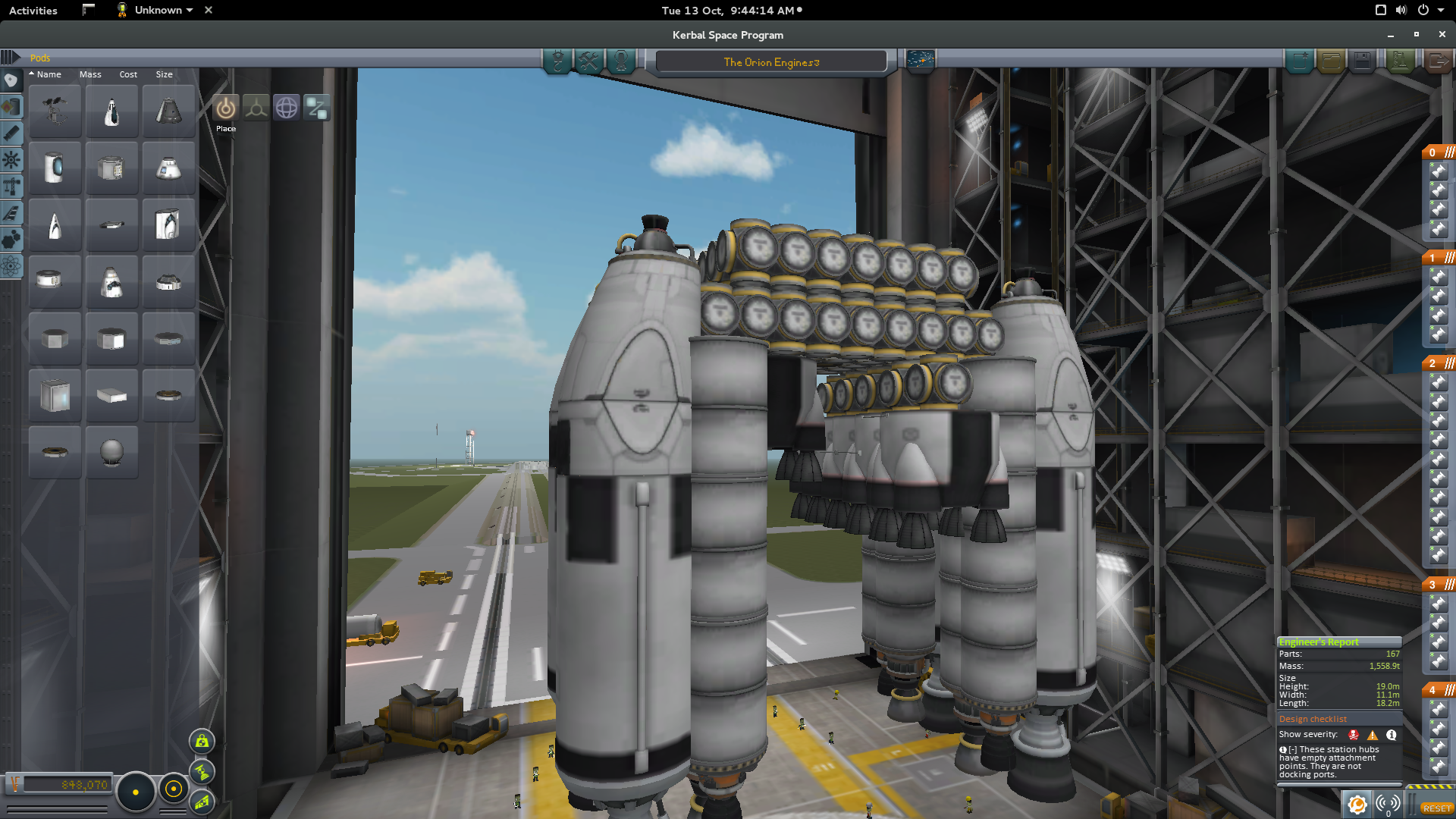The width and height of the screenshot is (1456, 819).
Task: Click the craft name field The Orion Engines3
Action: coord(770,61)
